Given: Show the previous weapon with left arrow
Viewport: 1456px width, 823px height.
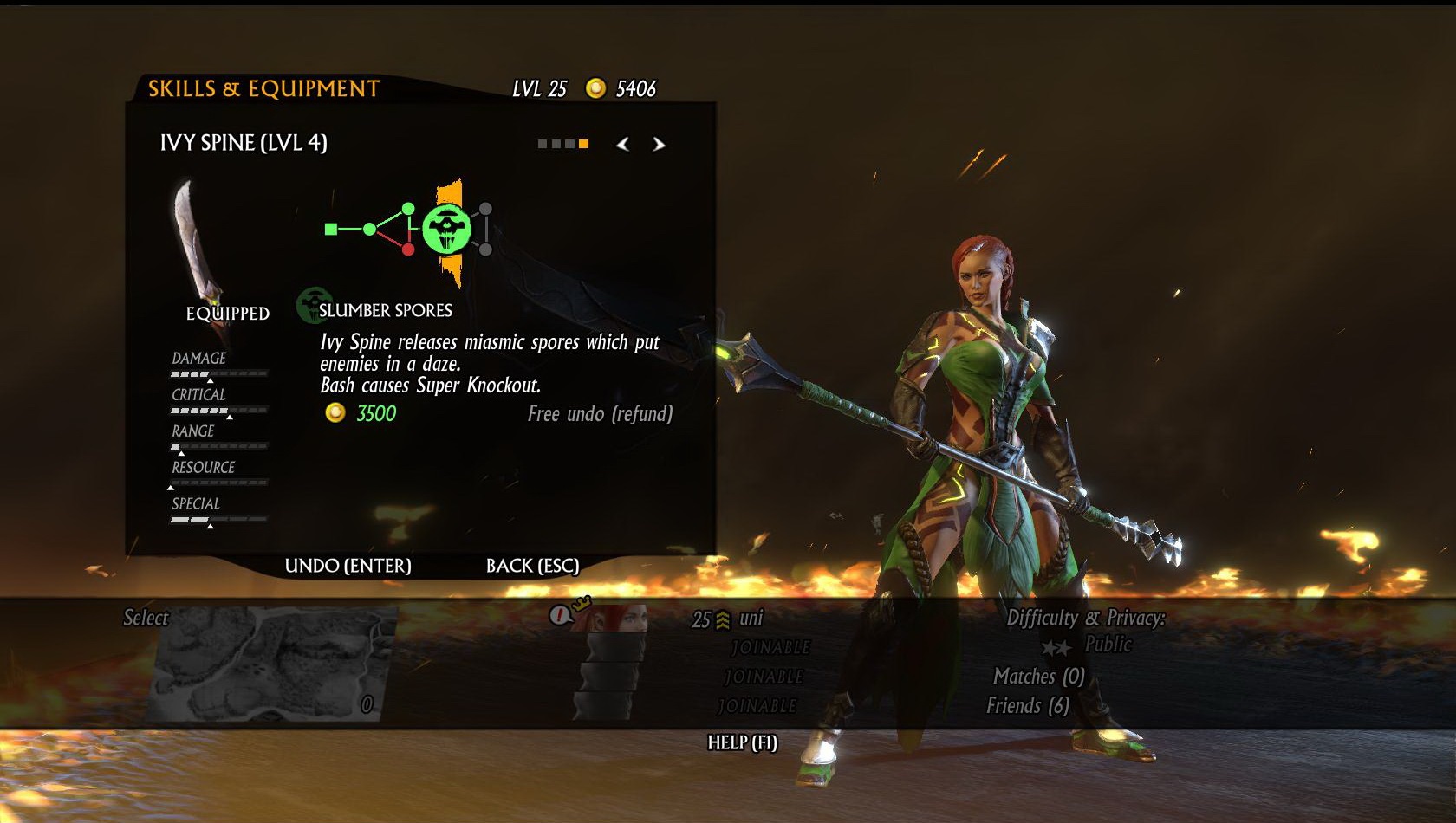Looking at the screenshot, I should pos(622,144).
